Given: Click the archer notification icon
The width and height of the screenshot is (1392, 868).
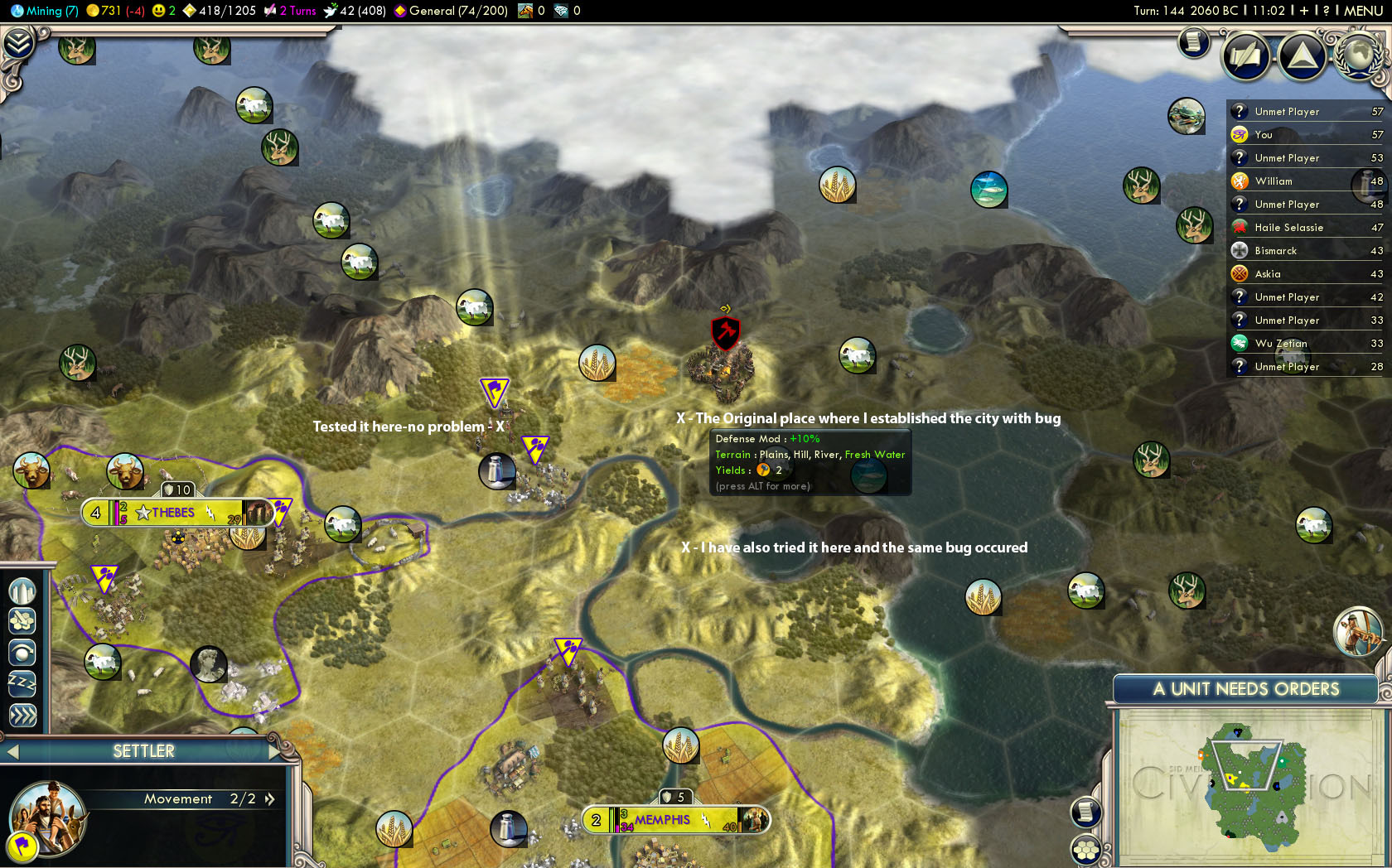Looking at the screenshot, I should tap(1357, 631).
